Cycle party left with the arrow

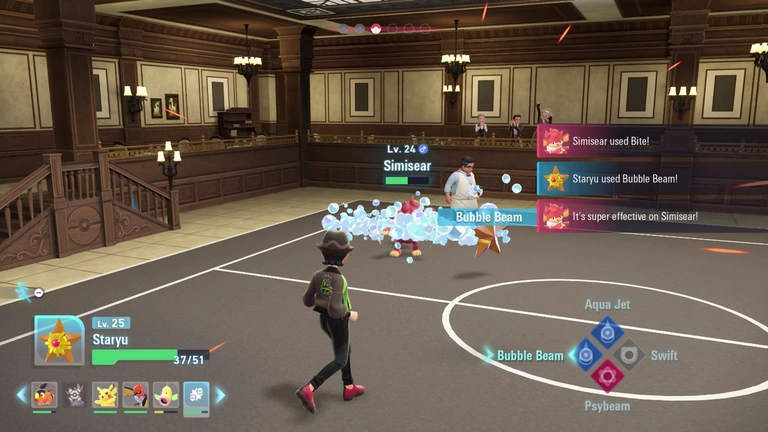(x=21, y=396)
